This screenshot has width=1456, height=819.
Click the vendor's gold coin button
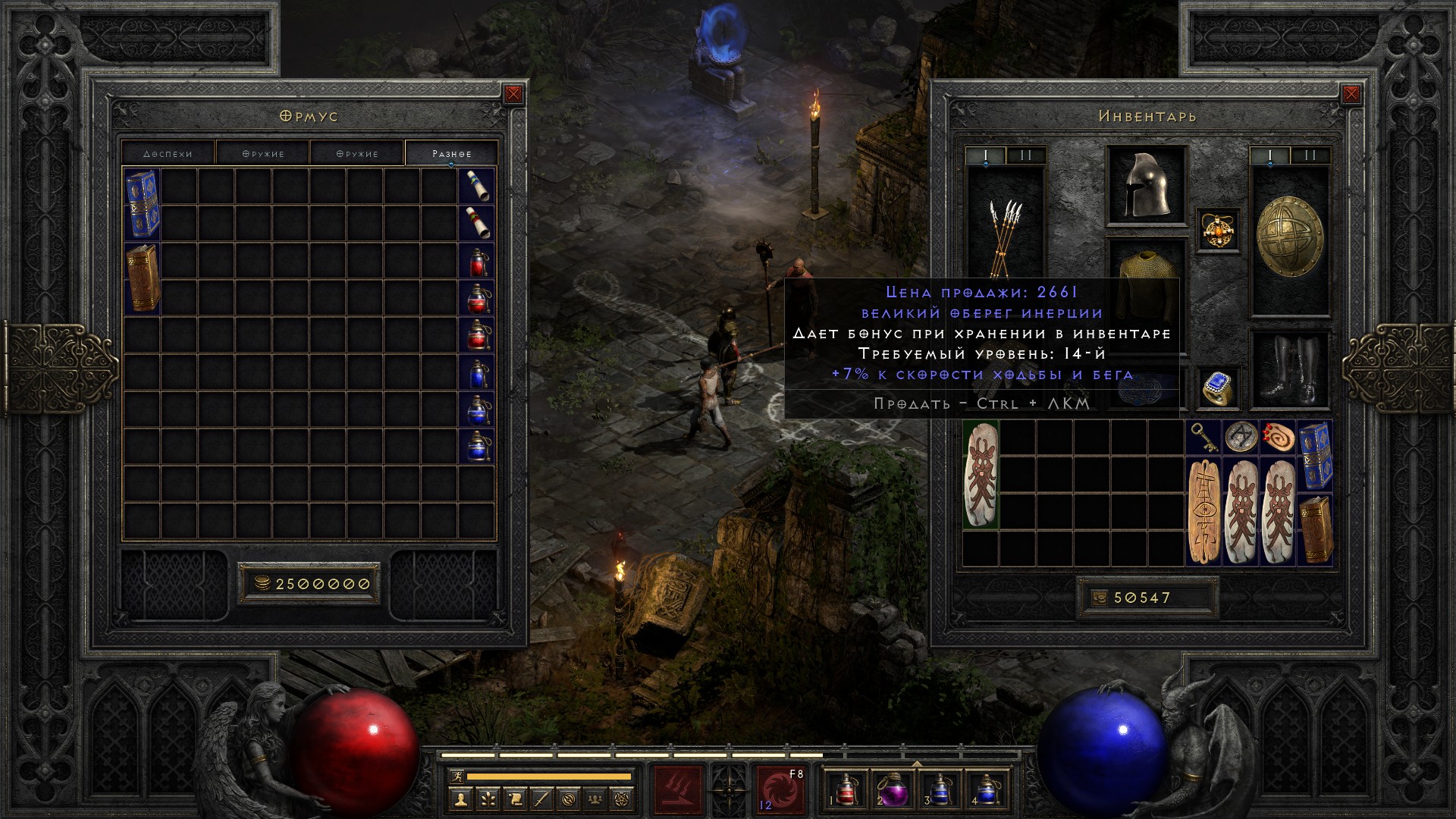click(262, 583)
